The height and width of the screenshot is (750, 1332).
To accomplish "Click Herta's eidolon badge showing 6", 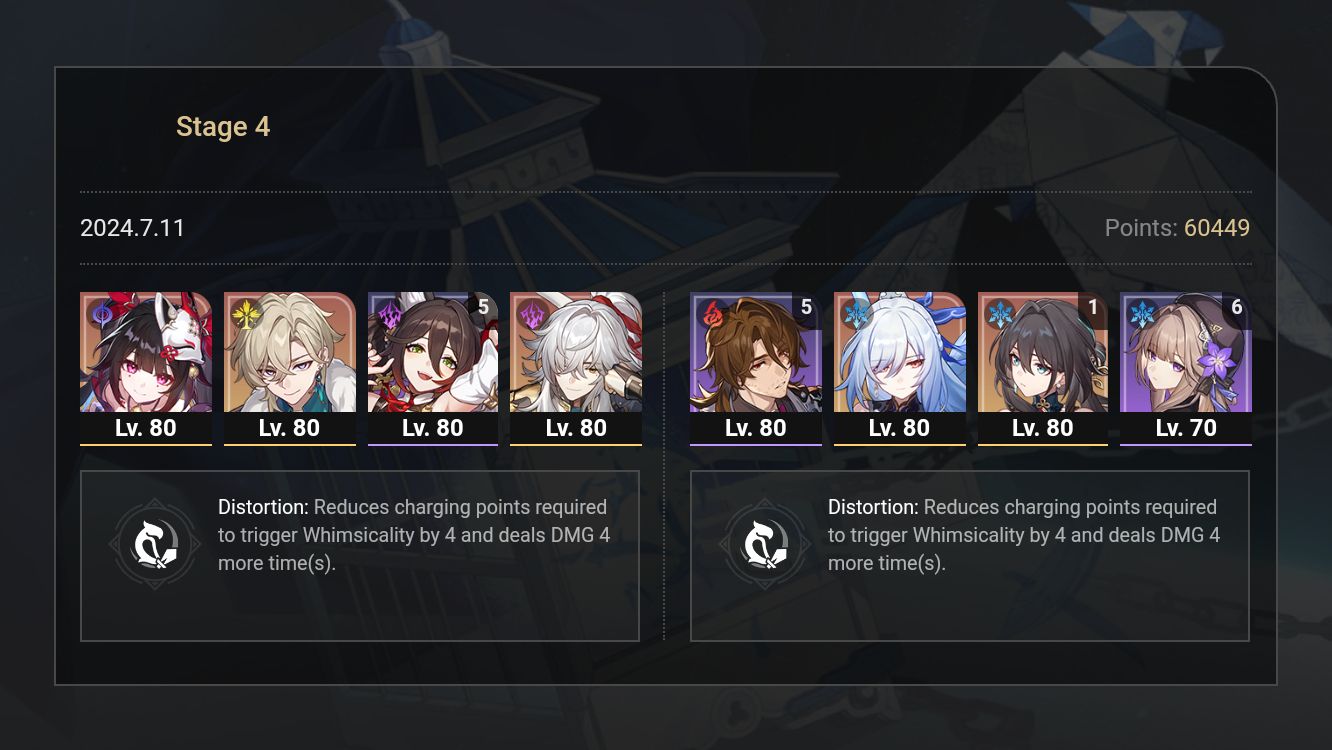I will 1237,308.
